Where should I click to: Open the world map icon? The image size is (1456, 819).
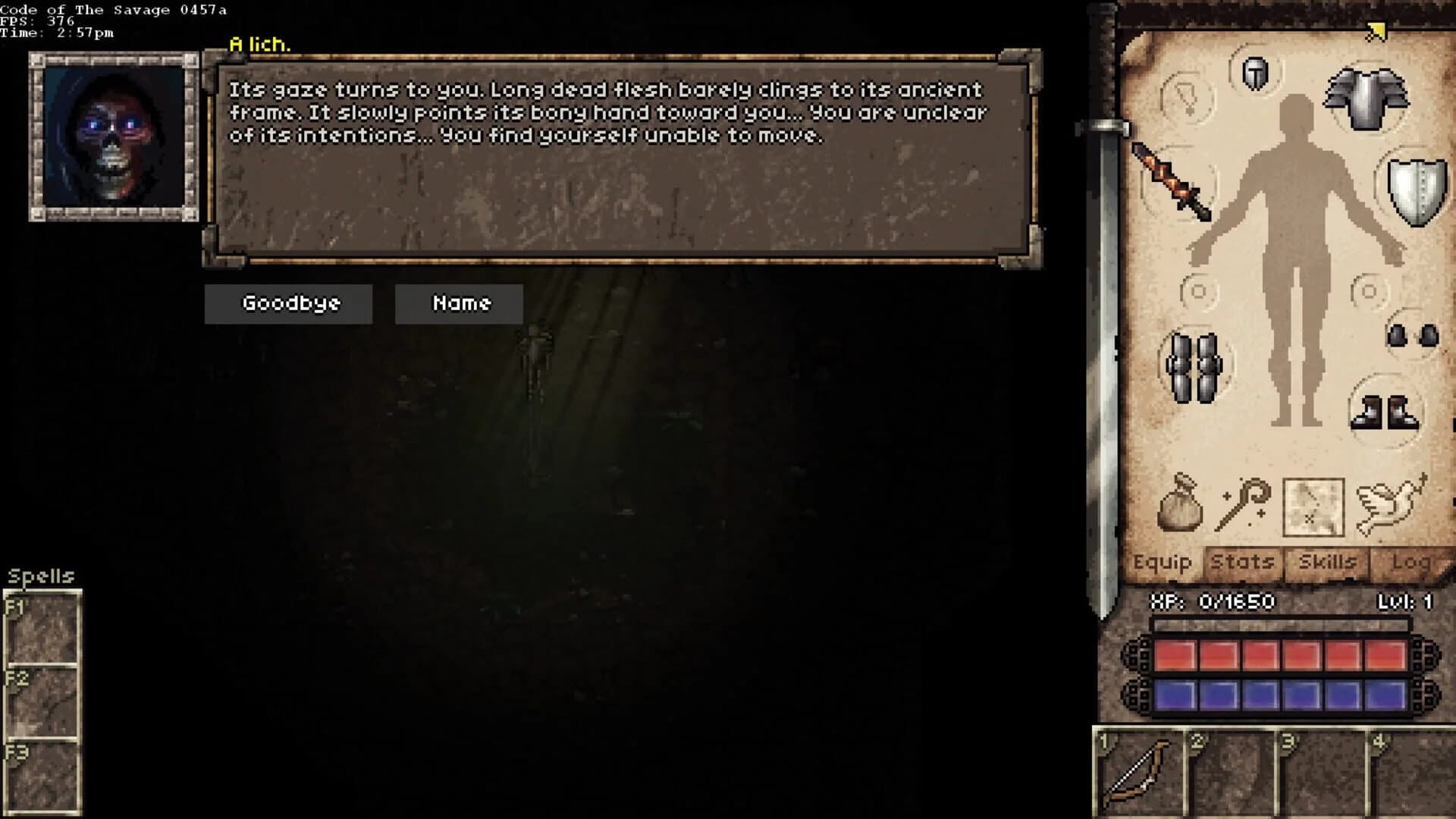coord(1314,504)
